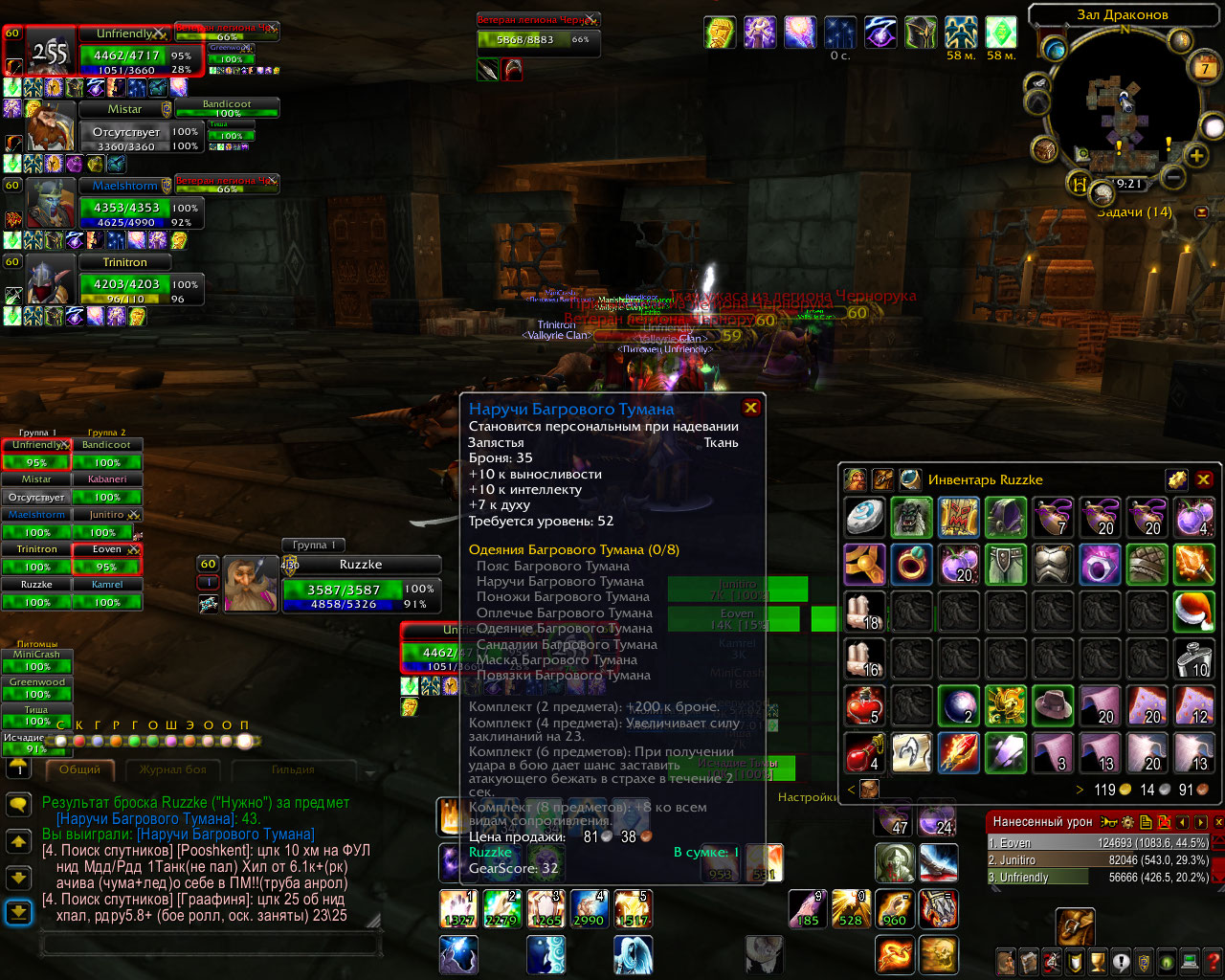This screenshot has width=1225, height=980.
Task: Switch to the Гильдия chat tab
Action: pos(293,769)
